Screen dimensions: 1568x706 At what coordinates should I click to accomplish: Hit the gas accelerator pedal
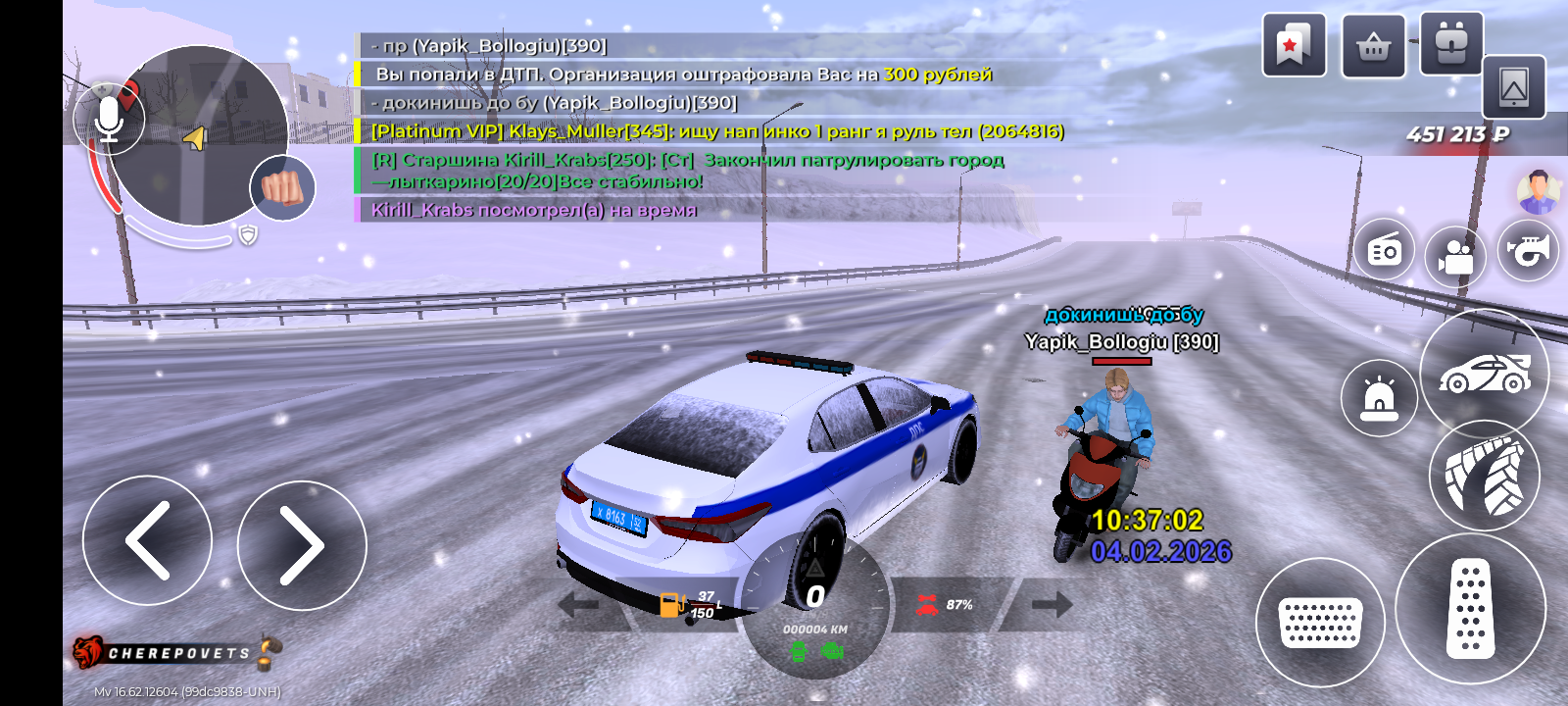pyautogui.click(x=1470, y=609)
